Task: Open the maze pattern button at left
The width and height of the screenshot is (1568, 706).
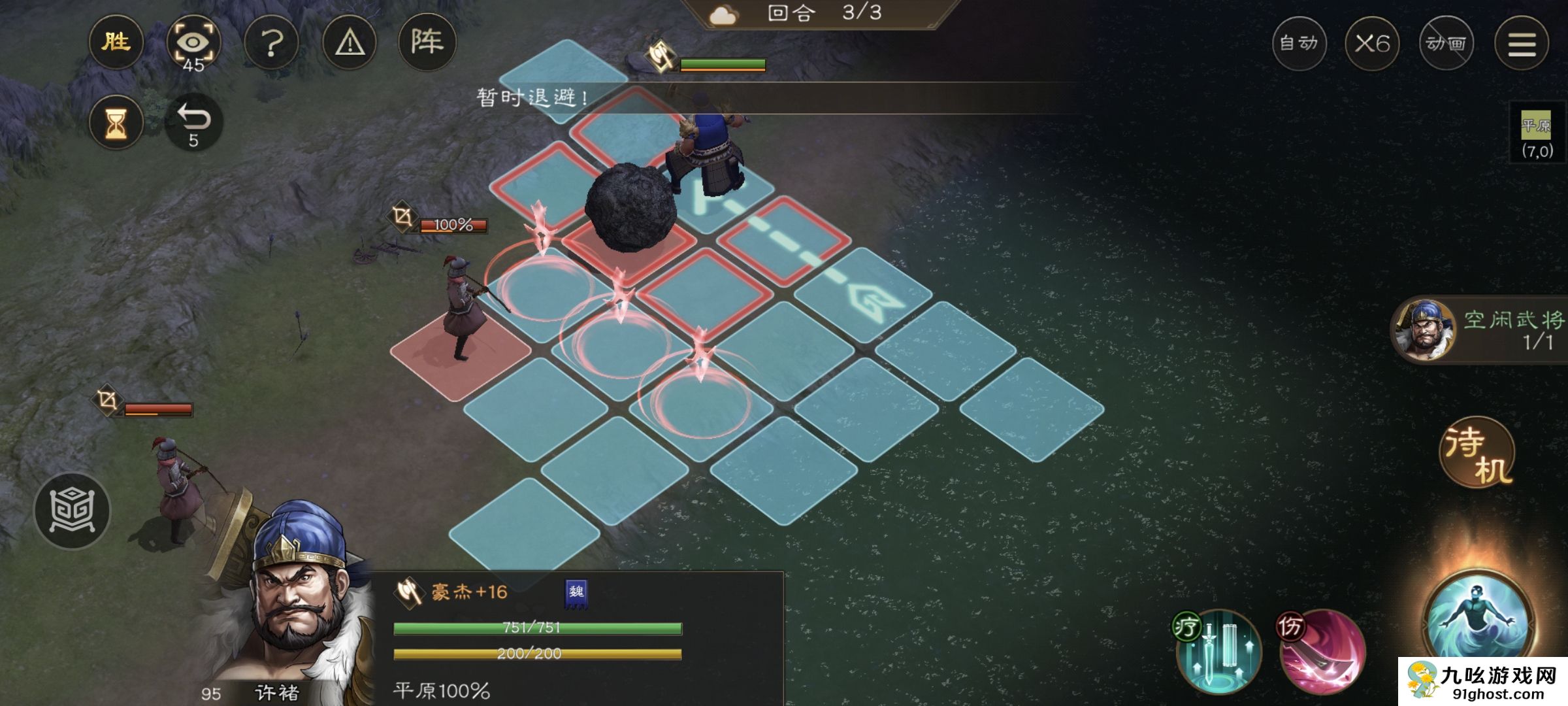Action: click(x=72, y=511)
